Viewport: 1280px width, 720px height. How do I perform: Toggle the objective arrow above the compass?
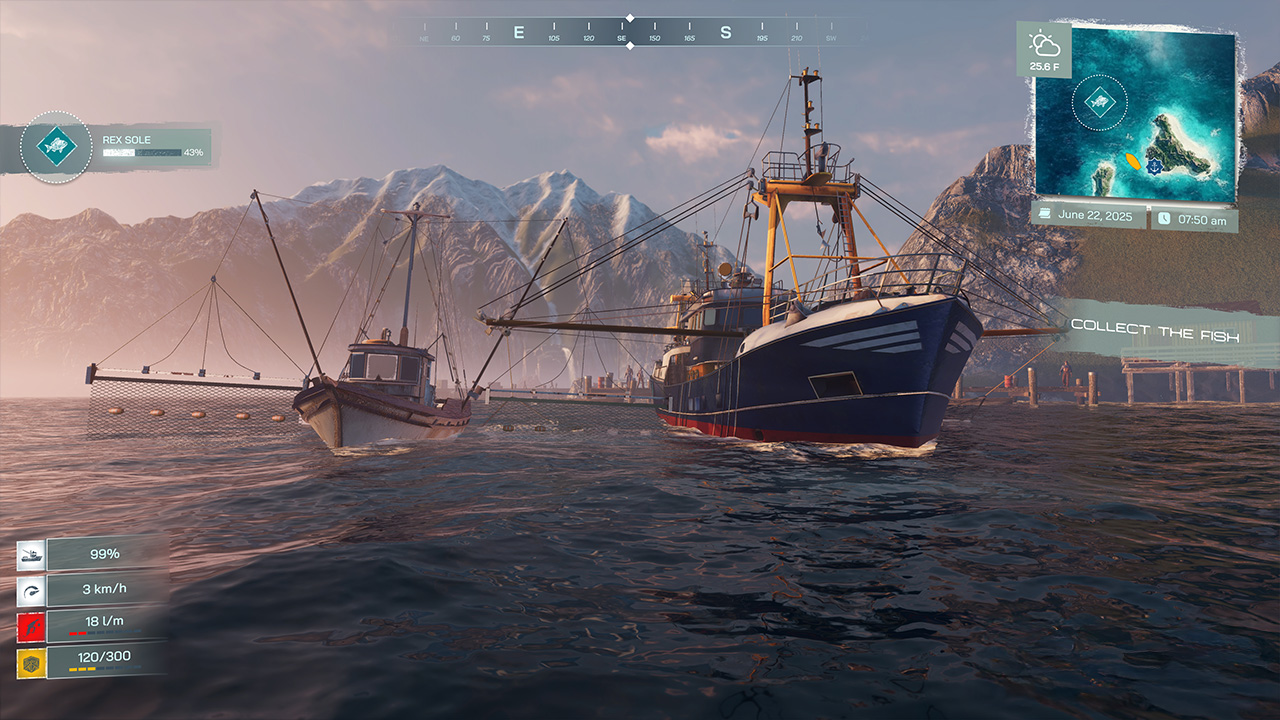pyautogui.click(x=630, y=17)
